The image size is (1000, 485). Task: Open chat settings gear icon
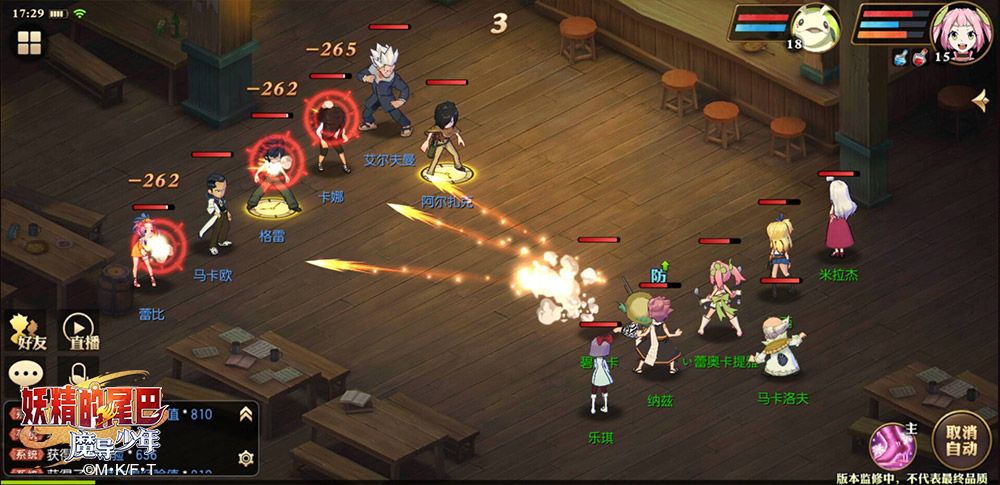coord(245,457)
